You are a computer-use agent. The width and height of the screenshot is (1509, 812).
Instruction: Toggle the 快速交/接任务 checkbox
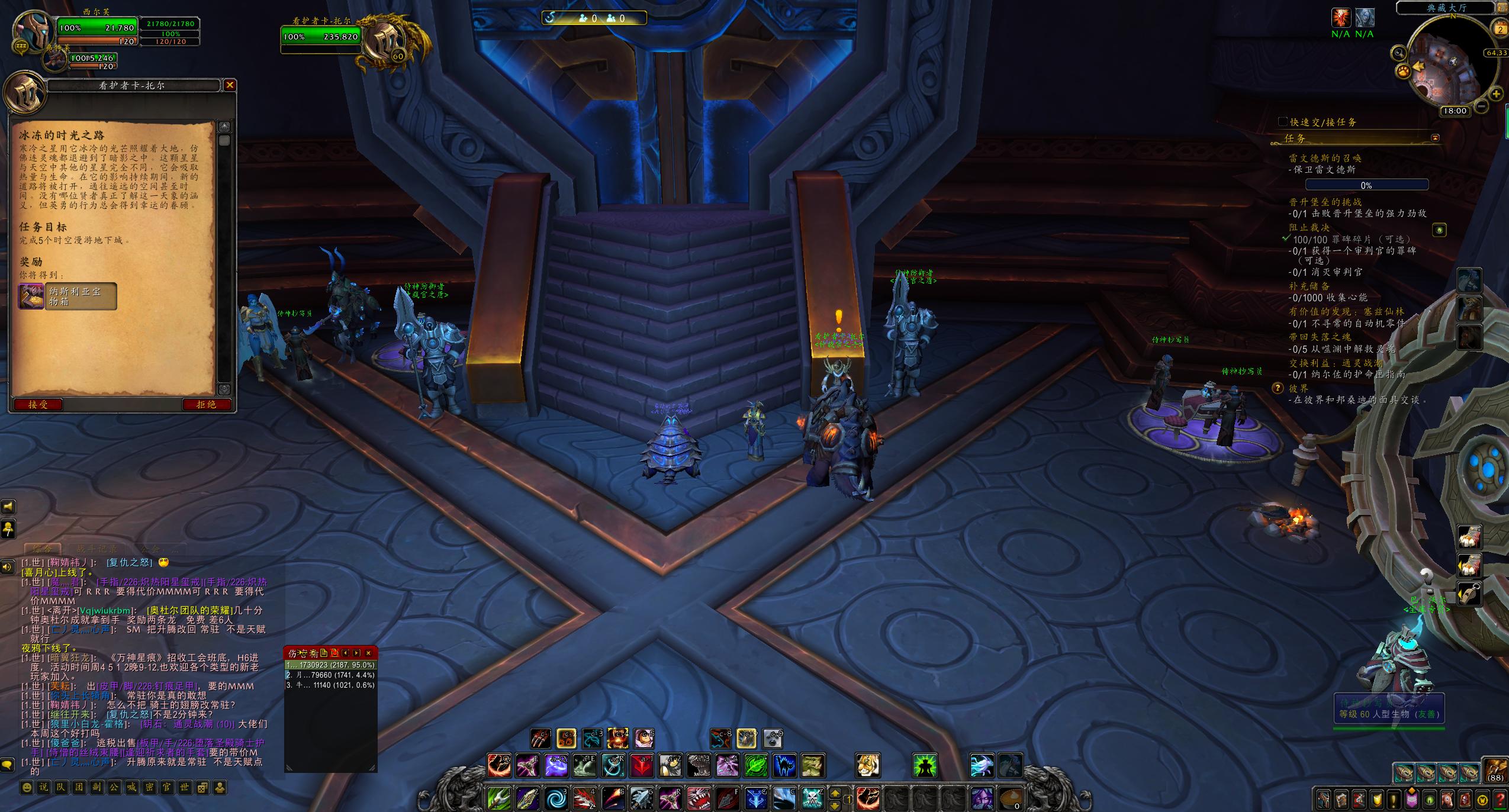coord(1283,122)
